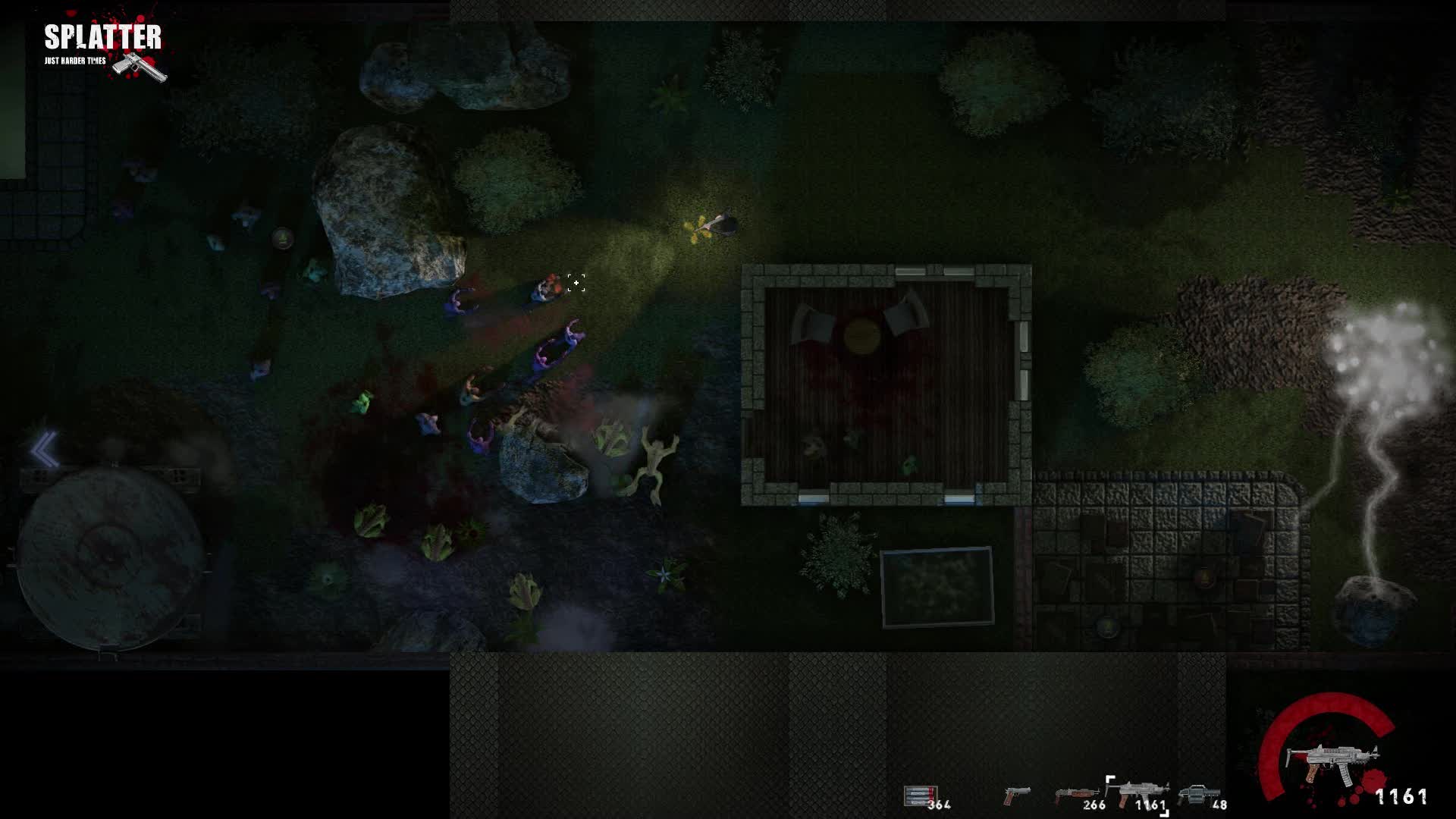Click the crosshair reticle on screen
Screen dimensions: 1456x819
(x=575, y=282)
